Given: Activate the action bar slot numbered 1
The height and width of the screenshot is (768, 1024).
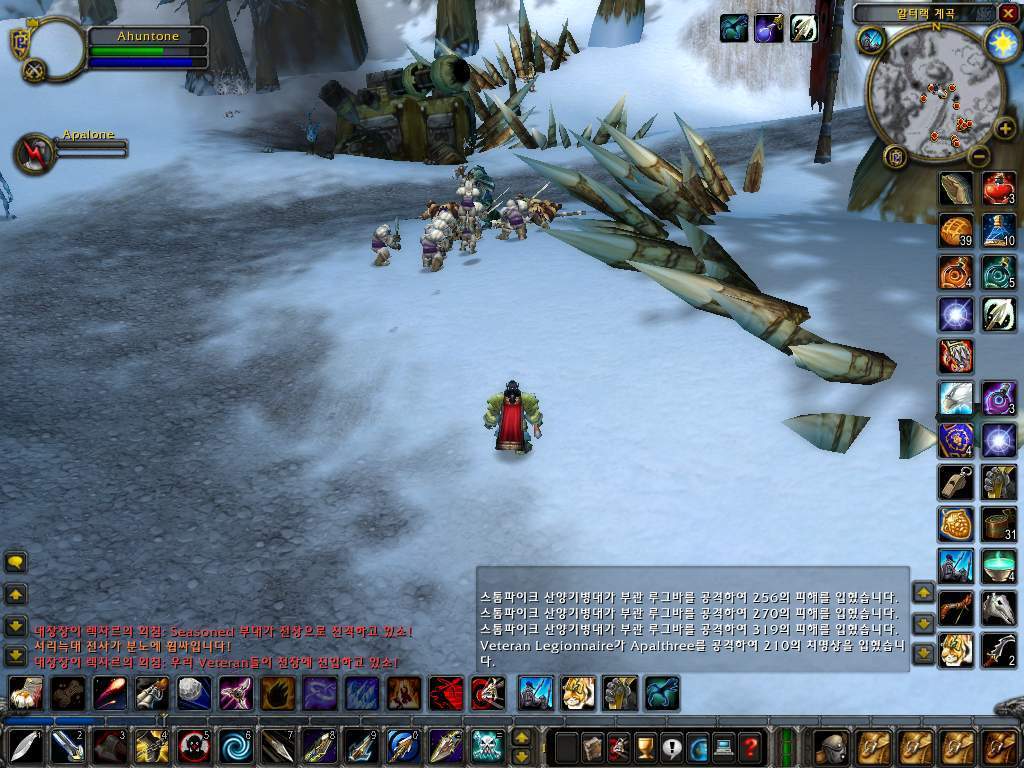Looking at the screenshot, I should pos(26,746).
